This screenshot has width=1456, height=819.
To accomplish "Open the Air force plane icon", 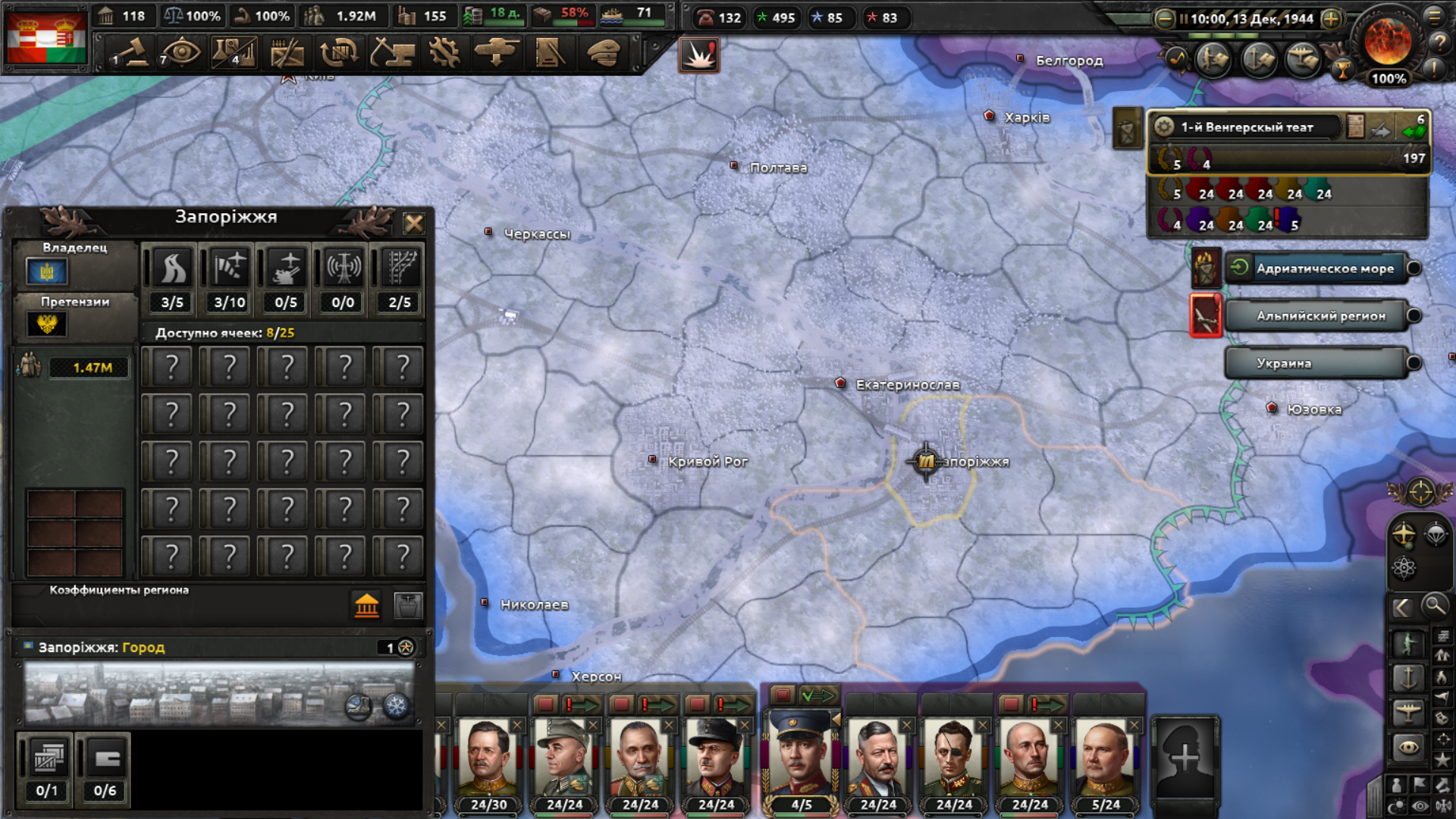I will tap(497, 53).
